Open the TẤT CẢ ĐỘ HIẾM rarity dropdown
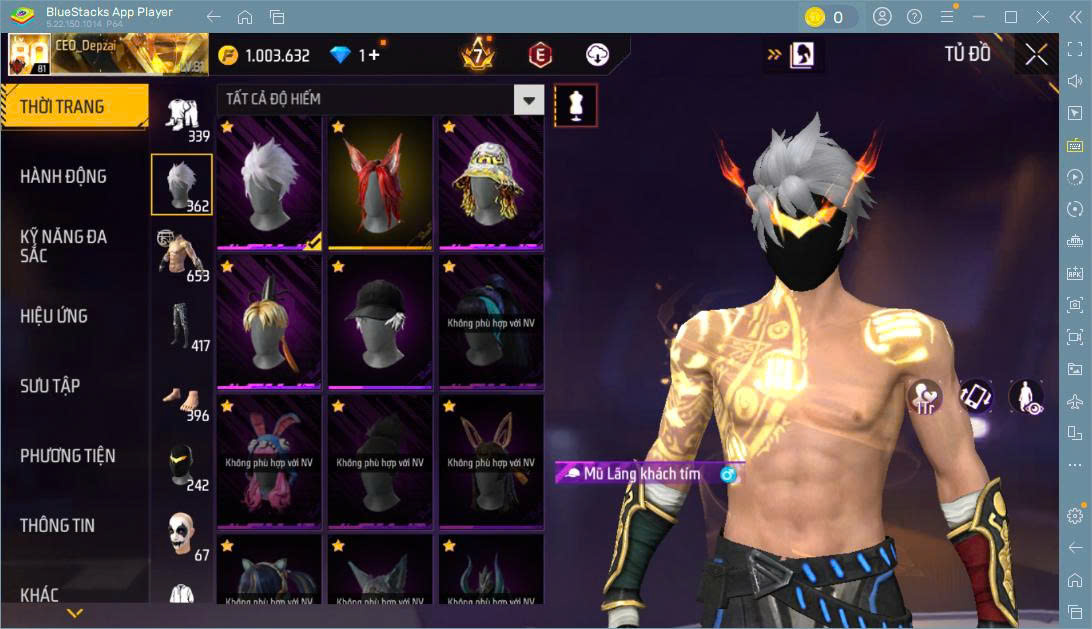The width and height of the screenshot is (1092, 629). pos(529,100)
